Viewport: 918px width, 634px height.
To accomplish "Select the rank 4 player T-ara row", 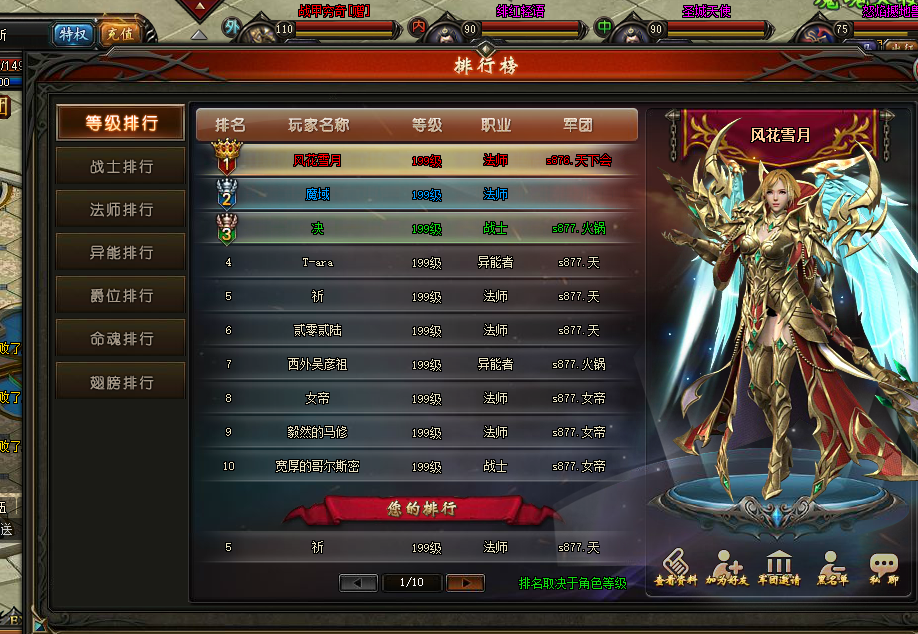I will (x=416, y=263).
